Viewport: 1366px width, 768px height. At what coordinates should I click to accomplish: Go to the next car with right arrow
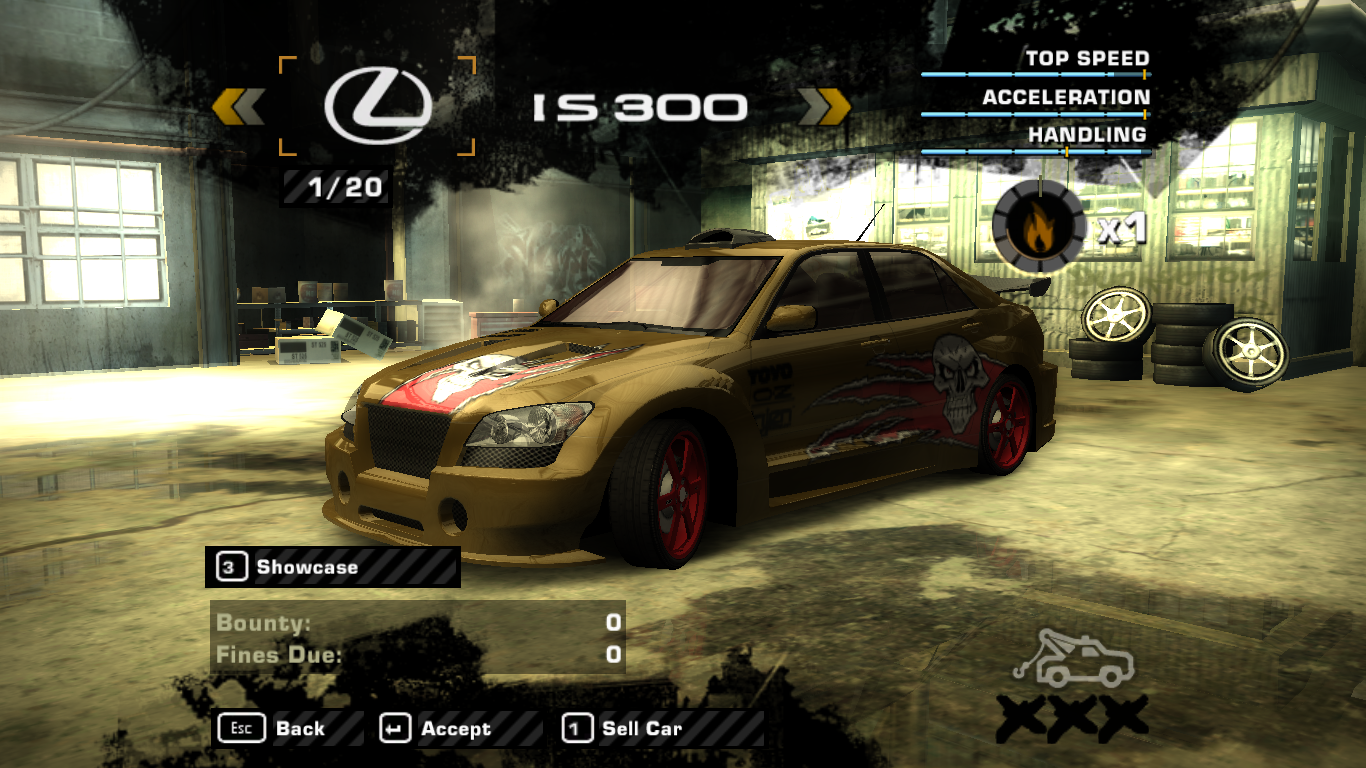point(825,107)
